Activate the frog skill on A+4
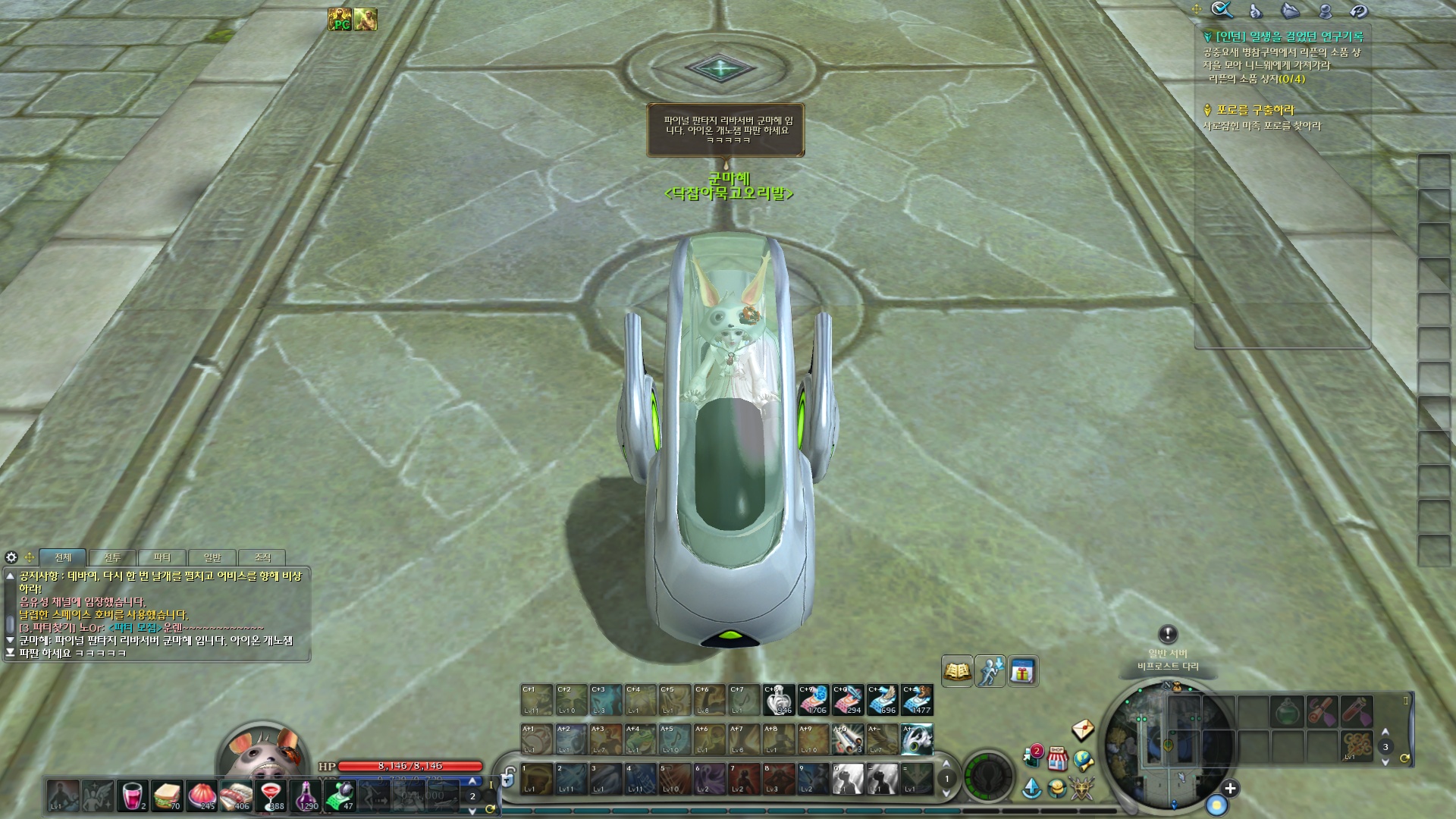 click(x=640, y=739)
